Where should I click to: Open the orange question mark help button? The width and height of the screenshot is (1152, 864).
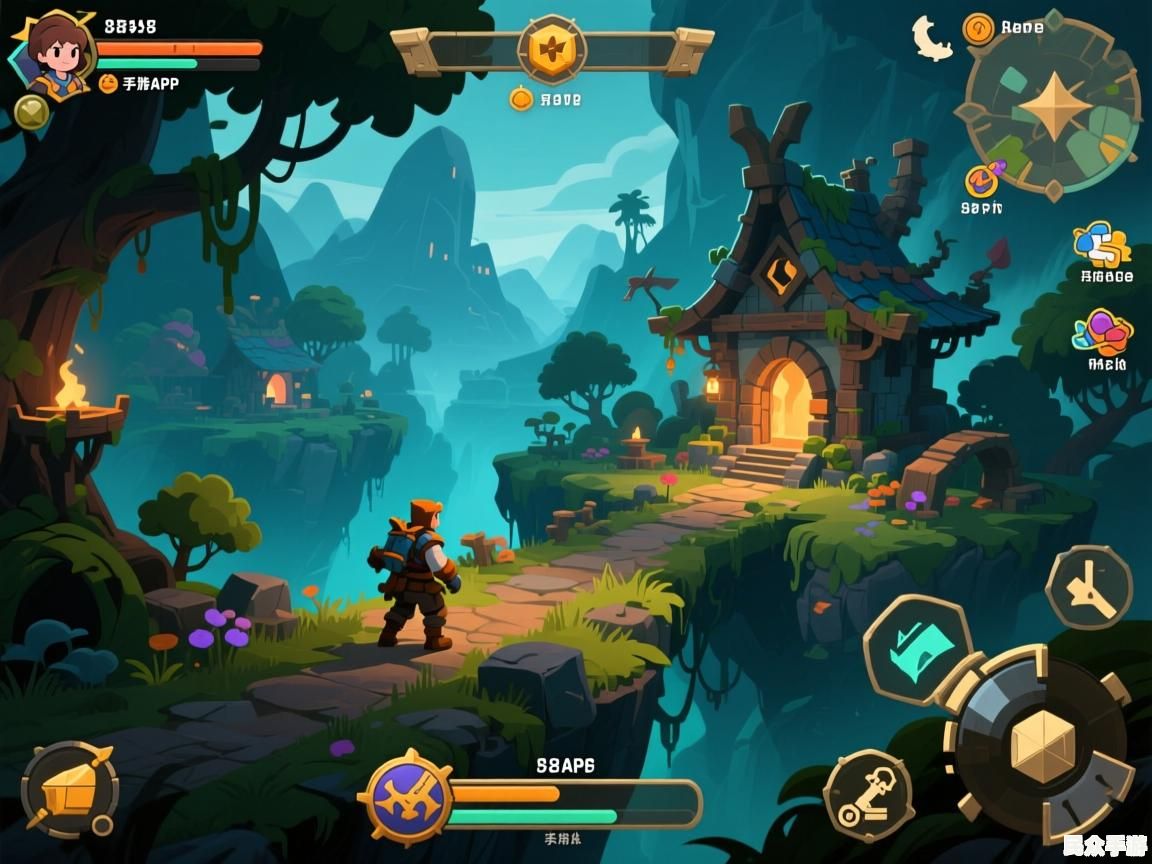[978, 28]
